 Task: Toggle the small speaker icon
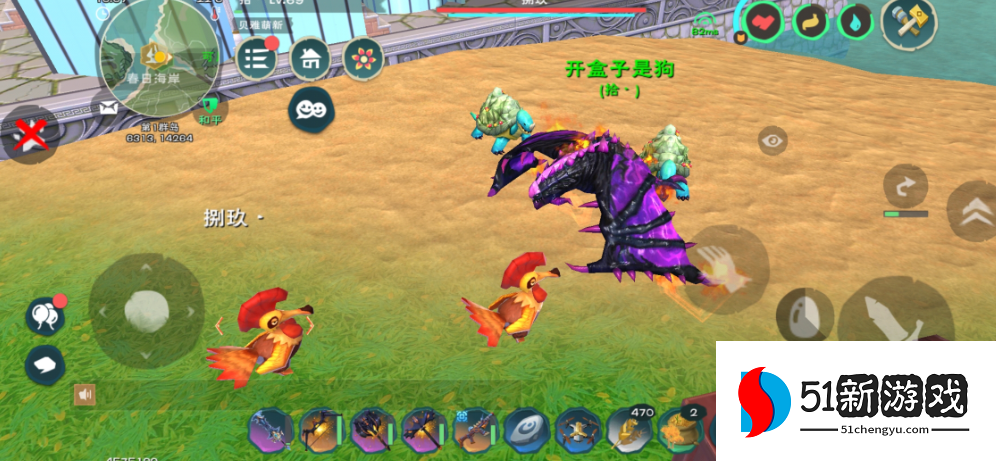click(85, 395)
